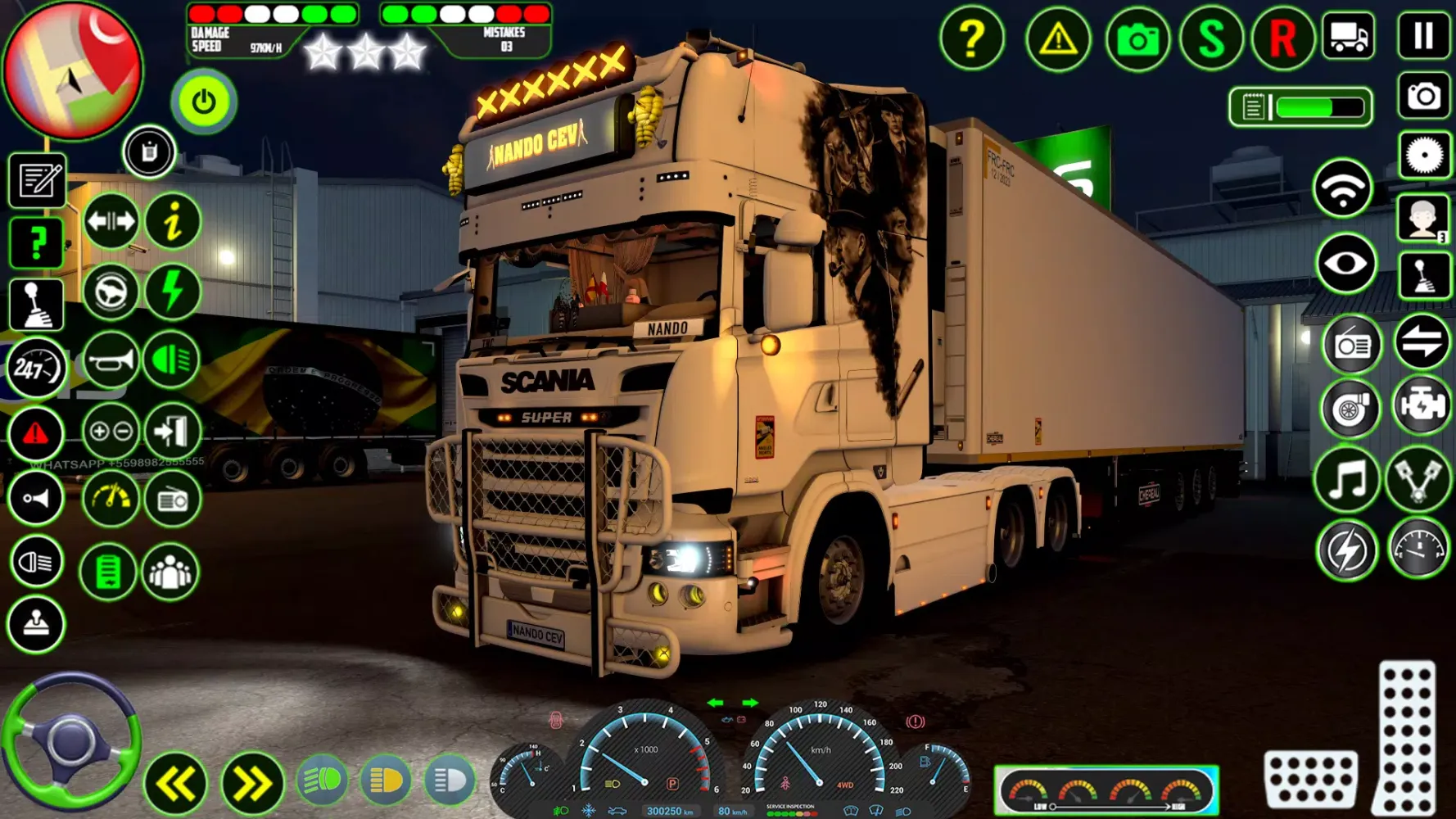
Task: Open help via the question mark icon
Action: [973, 39]
